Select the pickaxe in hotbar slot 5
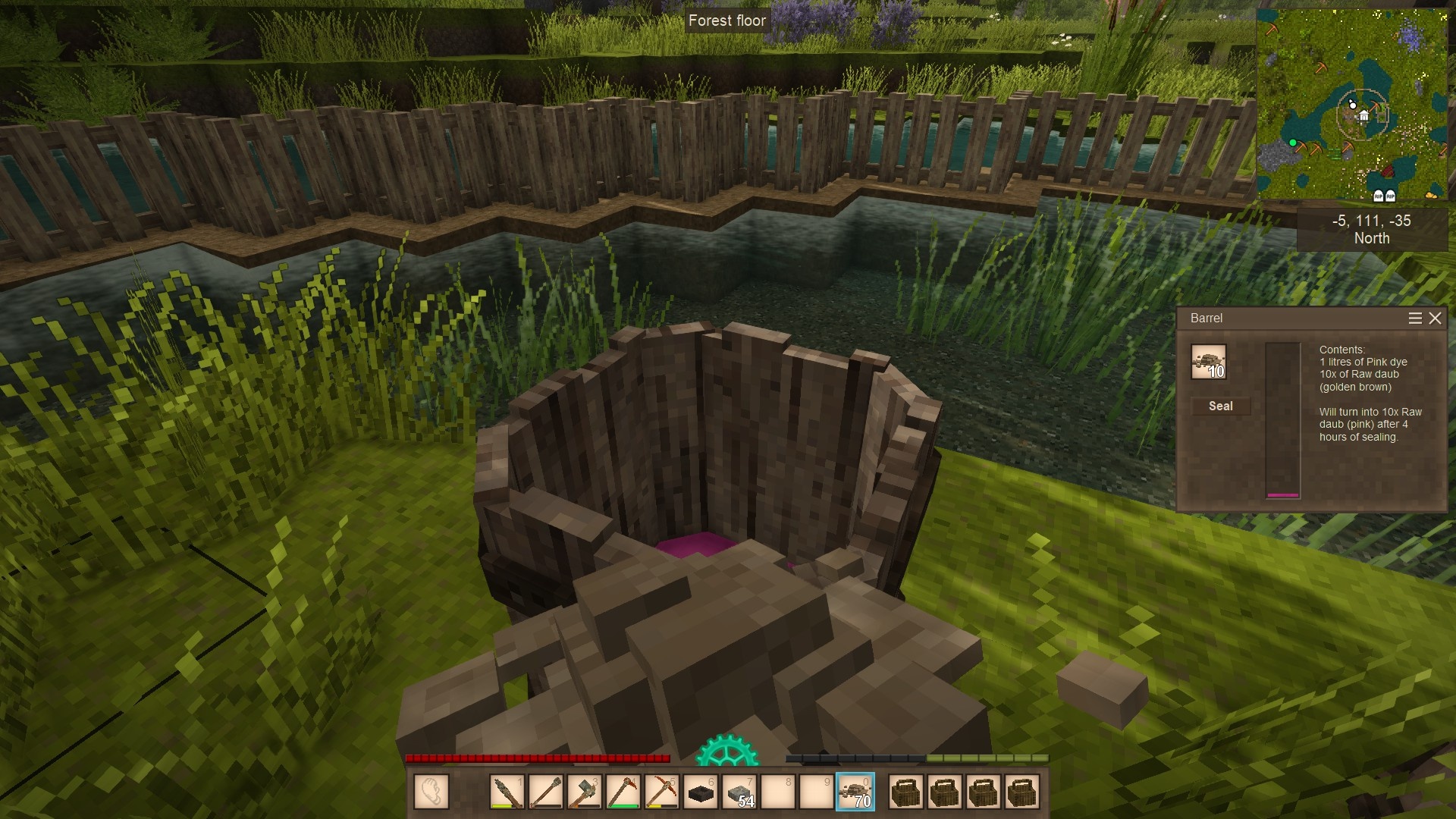The height and width of the screenshot is (819, 1456). [x=662, y=792]
